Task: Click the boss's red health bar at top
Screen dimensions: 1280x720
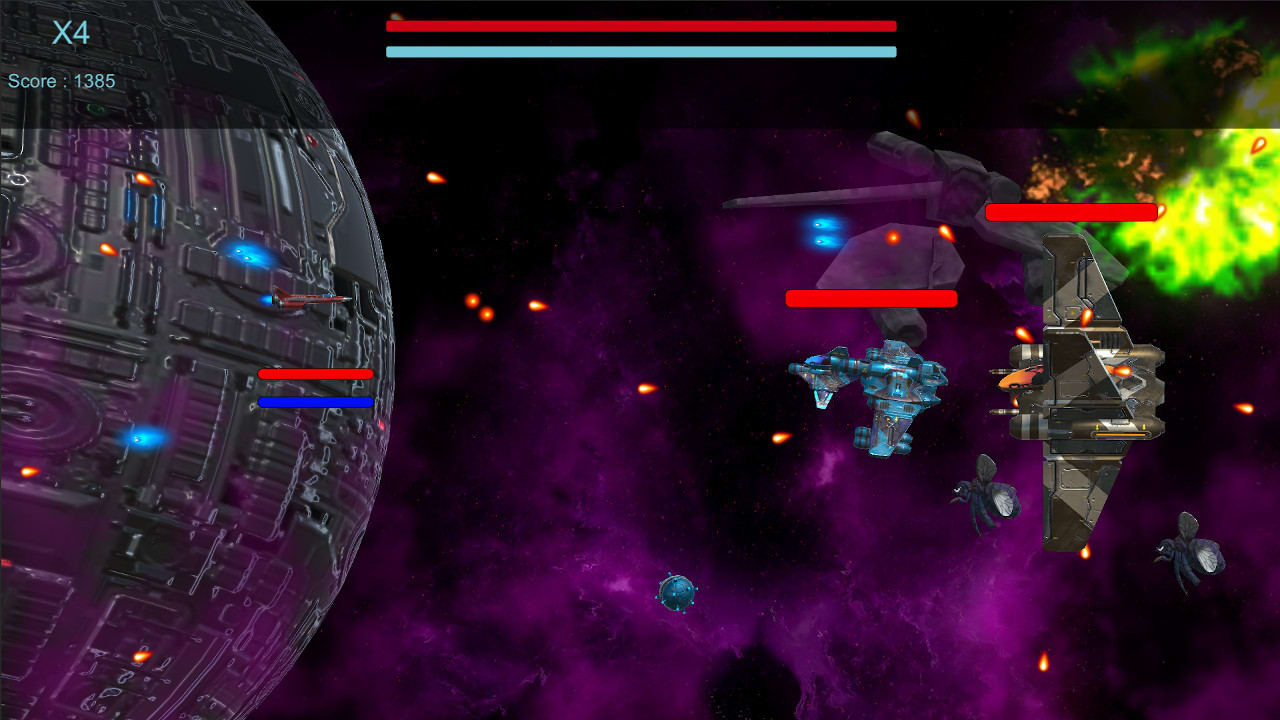Action: pyautogui.click(x=640, y=26)
